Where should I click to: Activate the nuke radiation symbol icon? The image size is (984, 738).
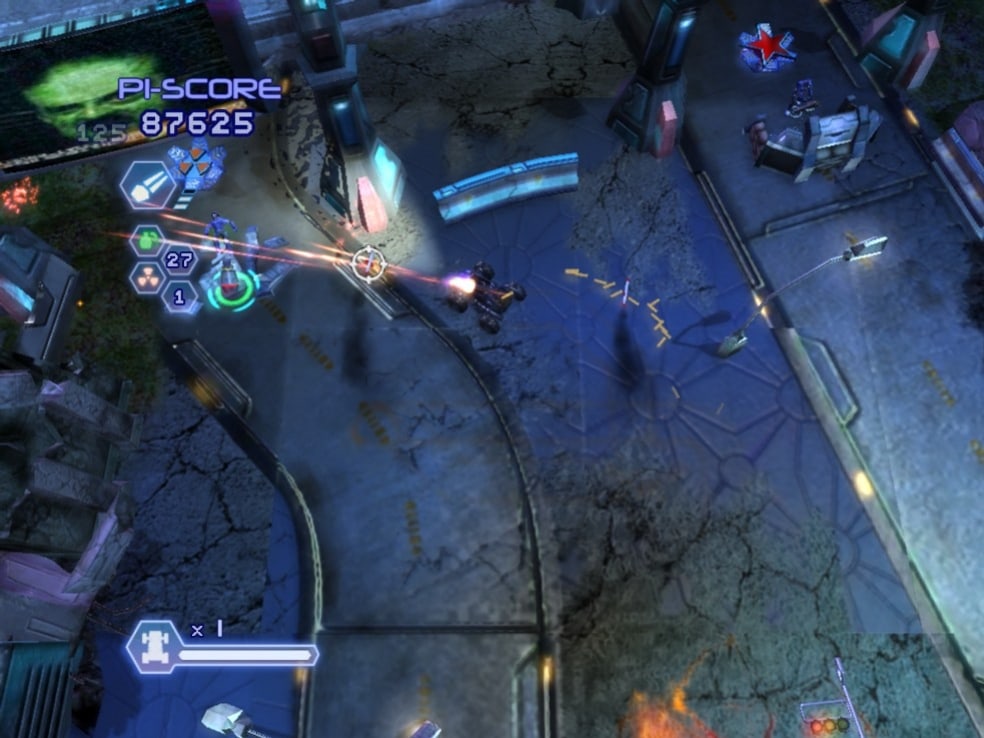[x=147, y=277]
